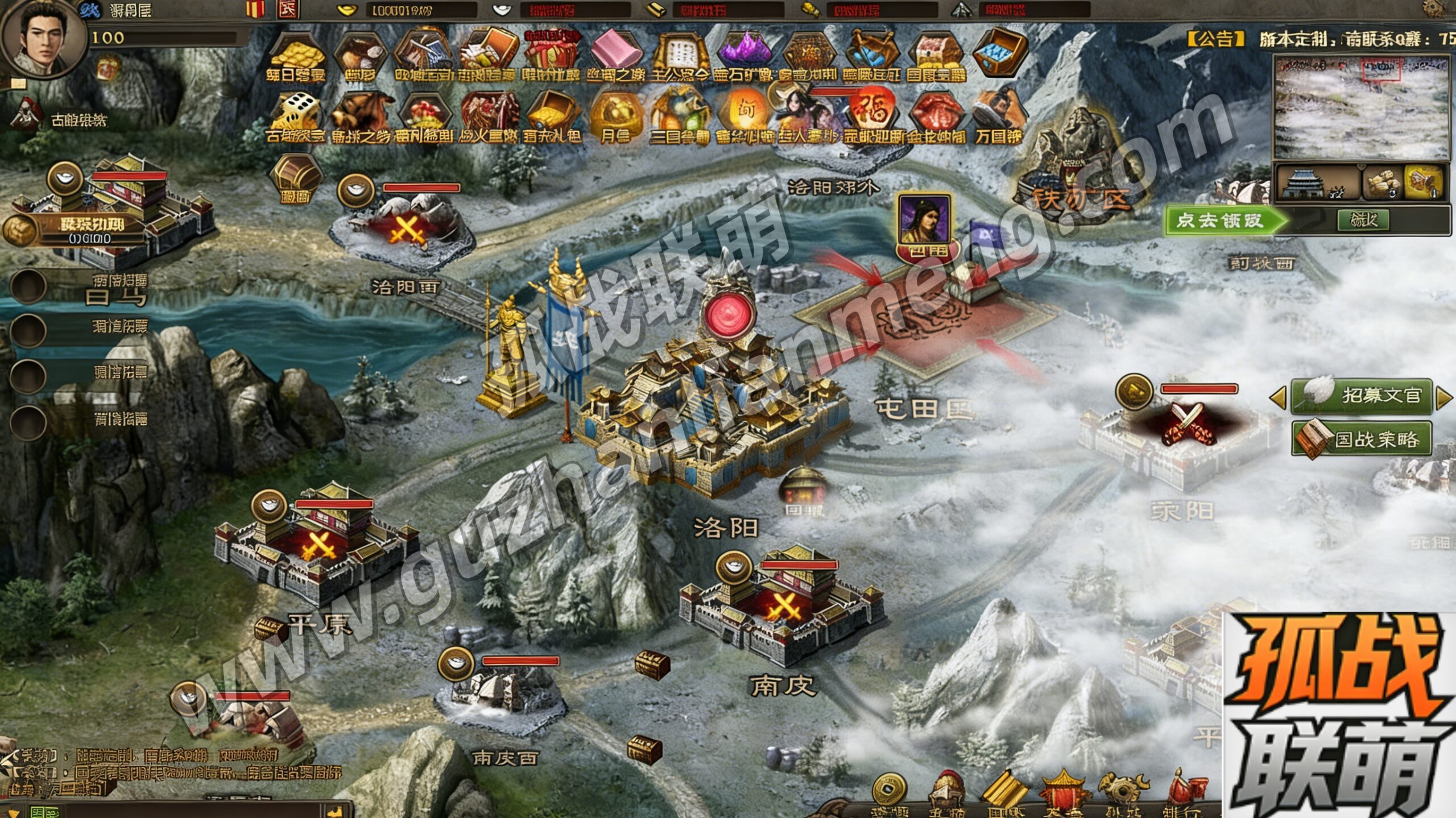Screen dimensions: 1456x818
Task: Open the 国战策略 national war strategy button
Action: coord(1362,439)
